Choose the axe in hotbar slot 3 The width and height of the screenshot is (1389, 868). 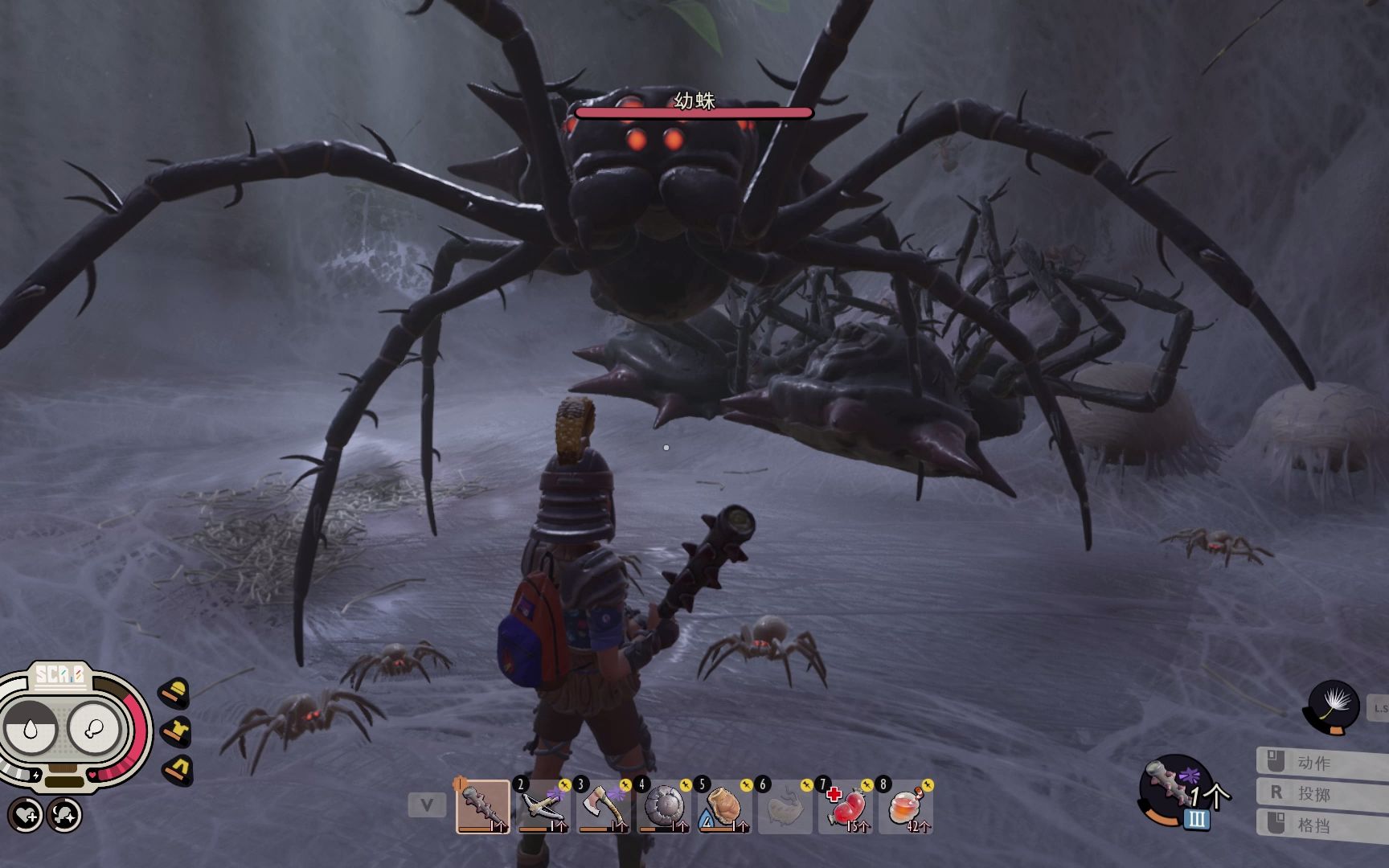[x=604, y=806]
